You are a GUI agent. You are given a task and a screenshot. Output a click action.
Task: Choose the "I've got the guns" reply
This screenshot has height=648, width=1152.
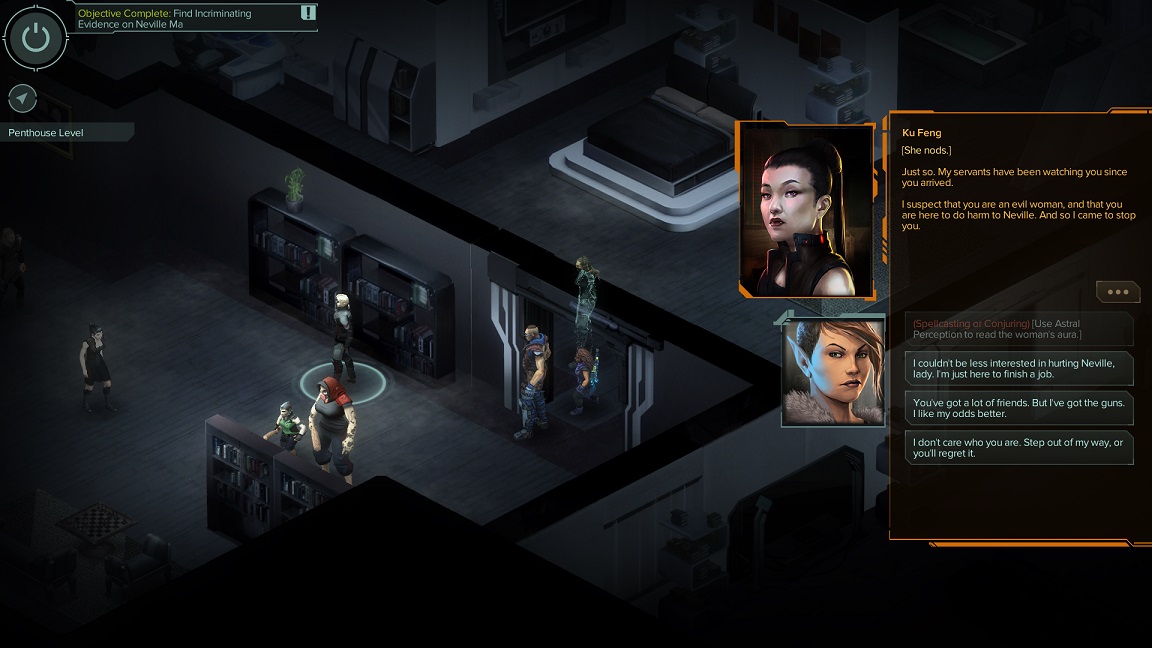click(1019, 407)
